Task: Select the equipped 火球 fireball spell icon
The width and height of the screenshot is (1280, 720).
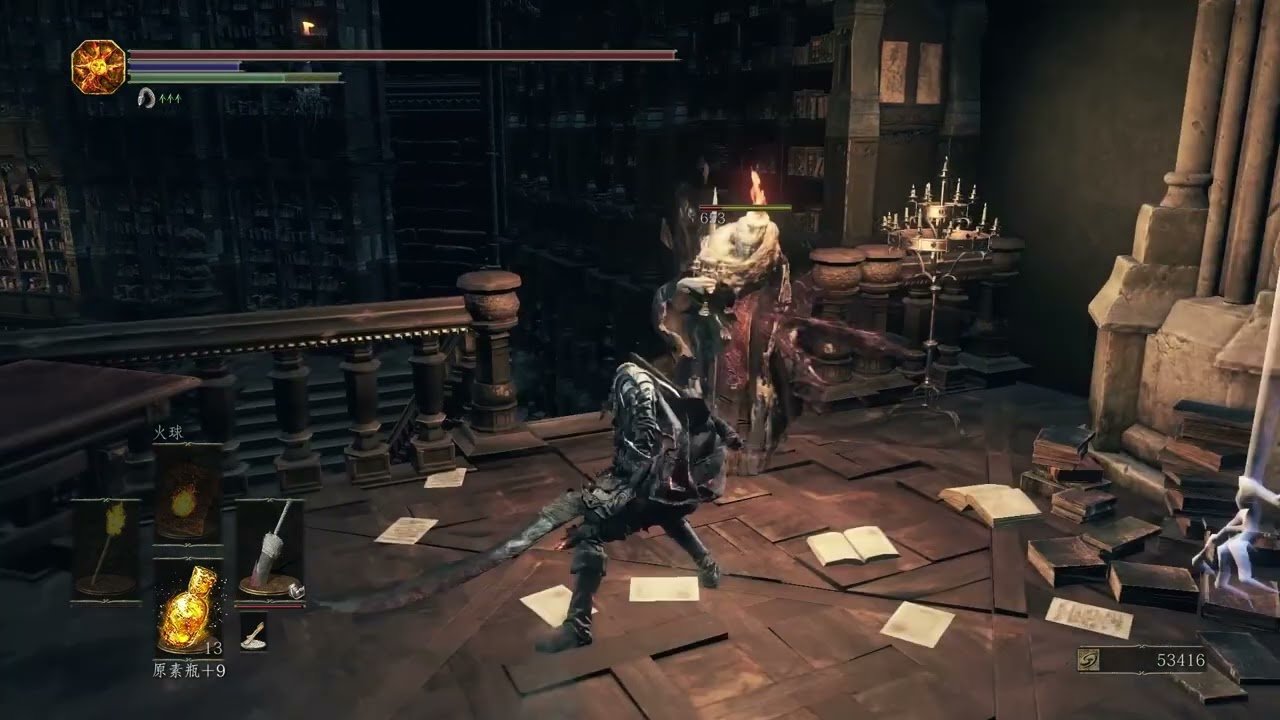Action: 186,503
